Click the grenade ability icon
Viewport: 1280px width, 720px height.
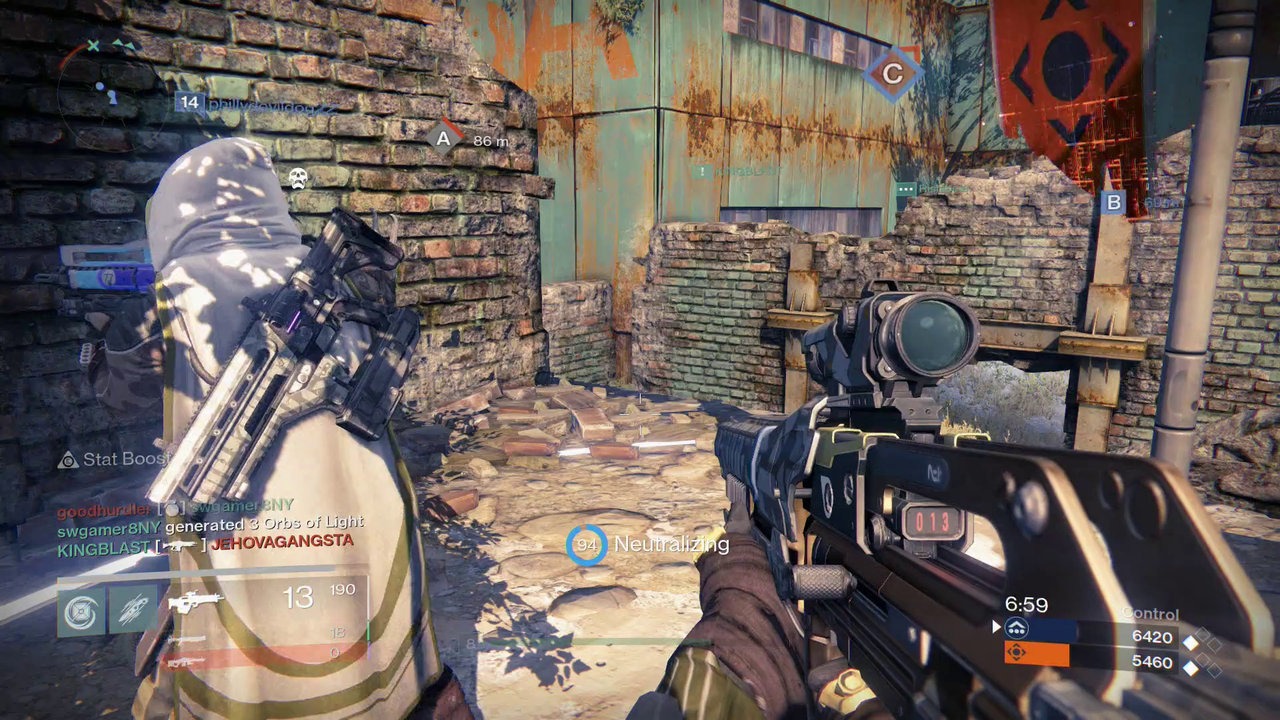click(81, 610)
